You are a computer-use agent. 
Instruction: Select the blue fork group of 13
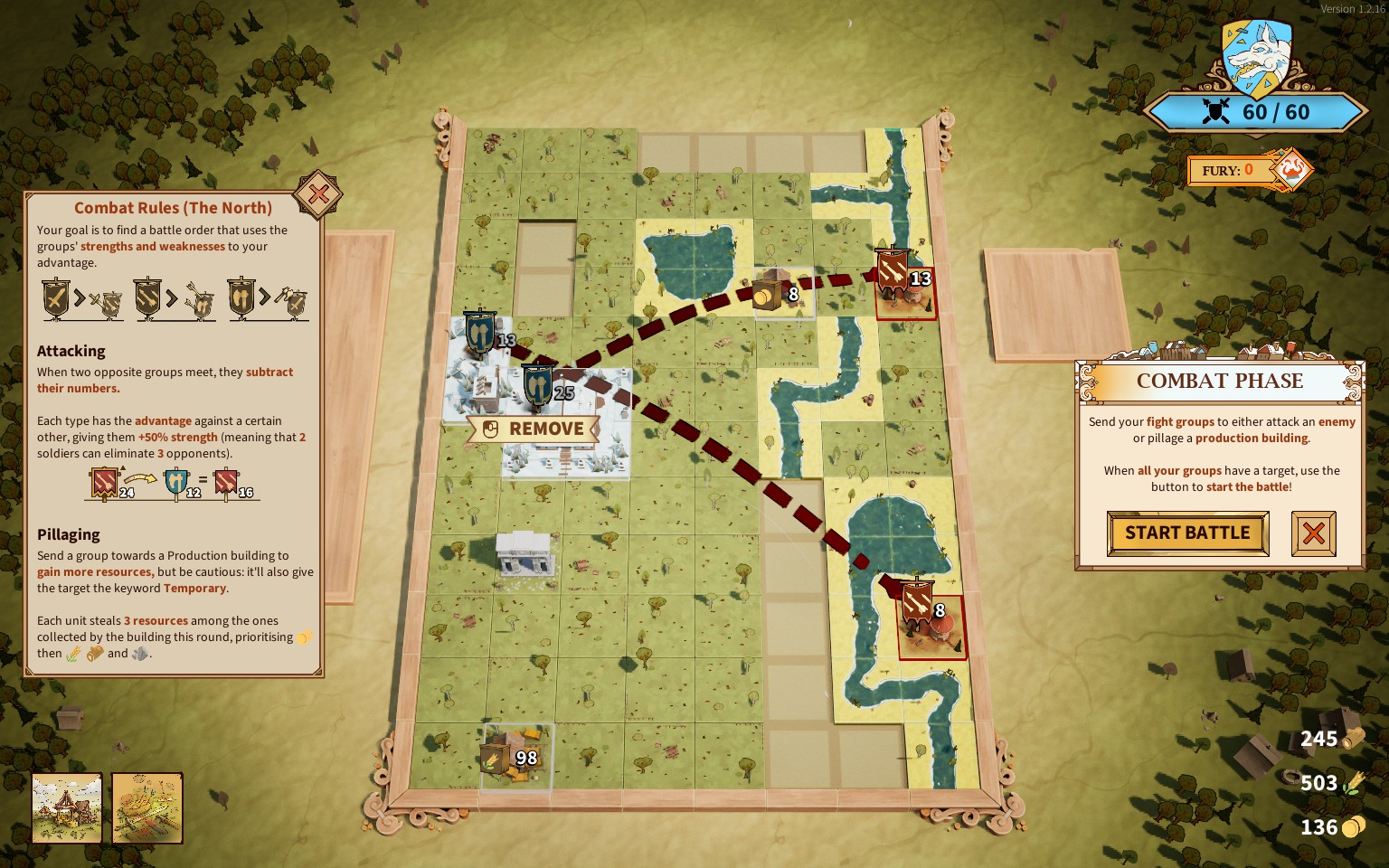(480, 334)
